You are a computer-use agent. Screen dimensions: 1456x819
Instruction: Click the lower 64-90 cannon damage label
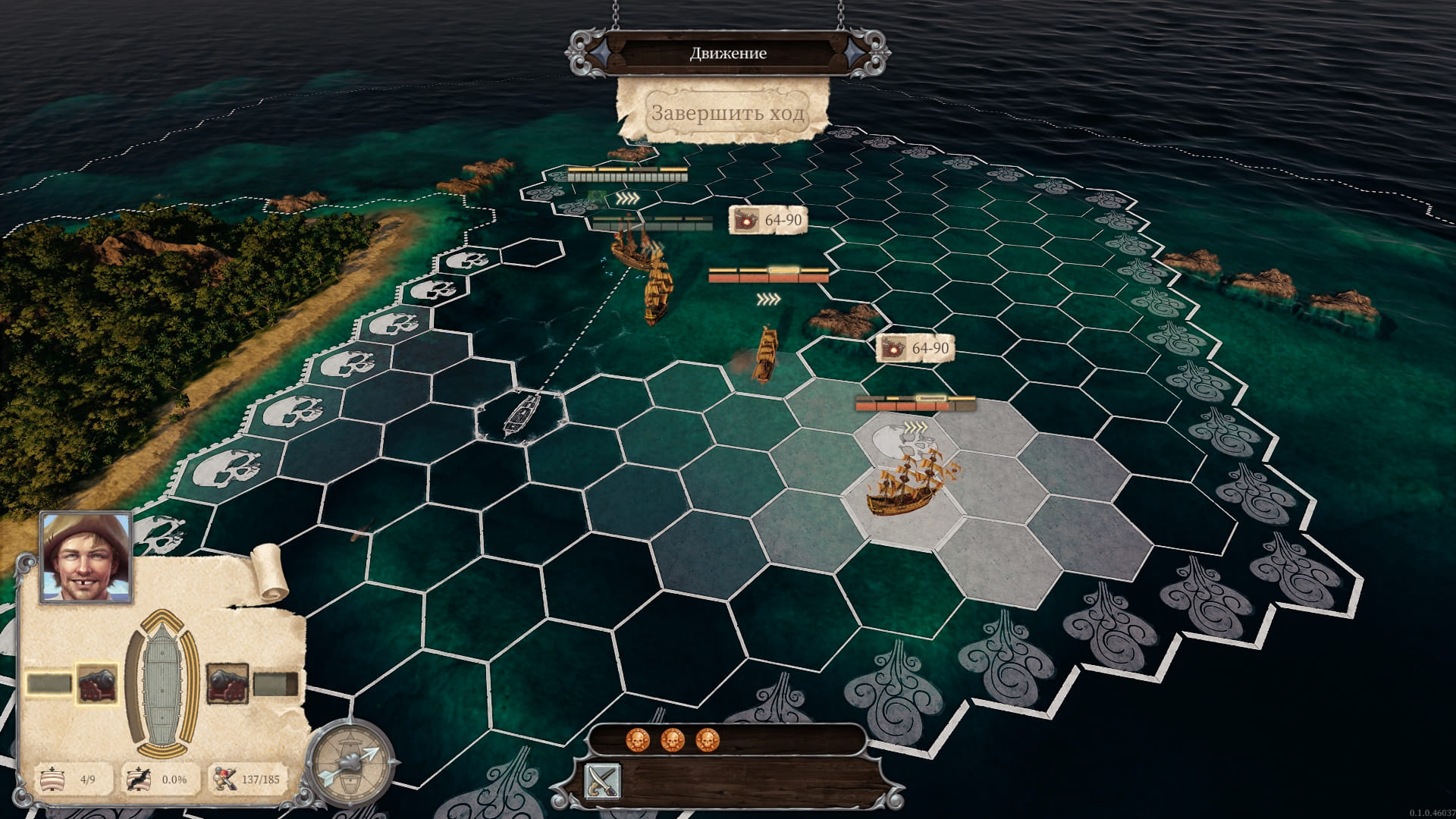click(x=914, y=348)
